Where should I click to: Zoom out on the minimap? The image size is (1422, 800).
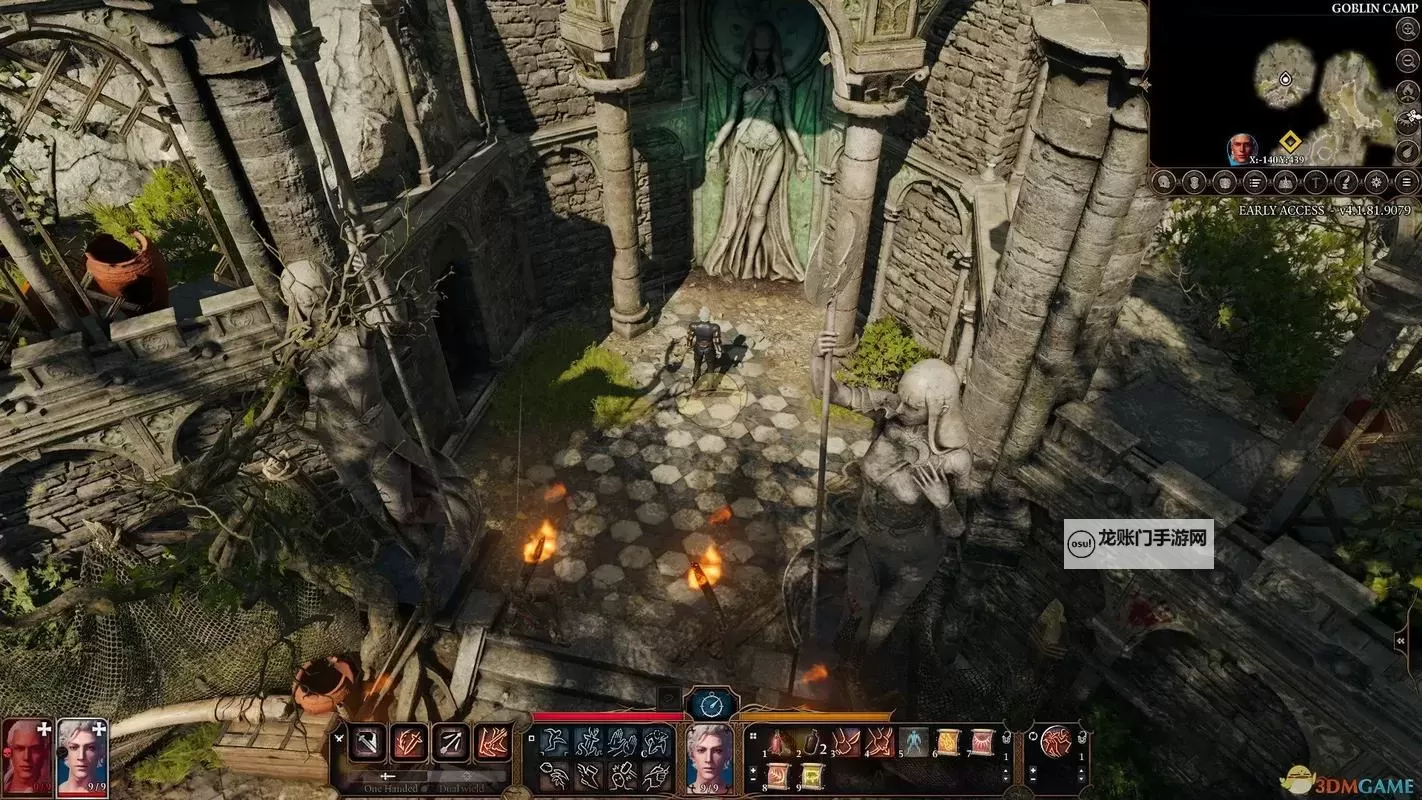[x=1407, y=58]
